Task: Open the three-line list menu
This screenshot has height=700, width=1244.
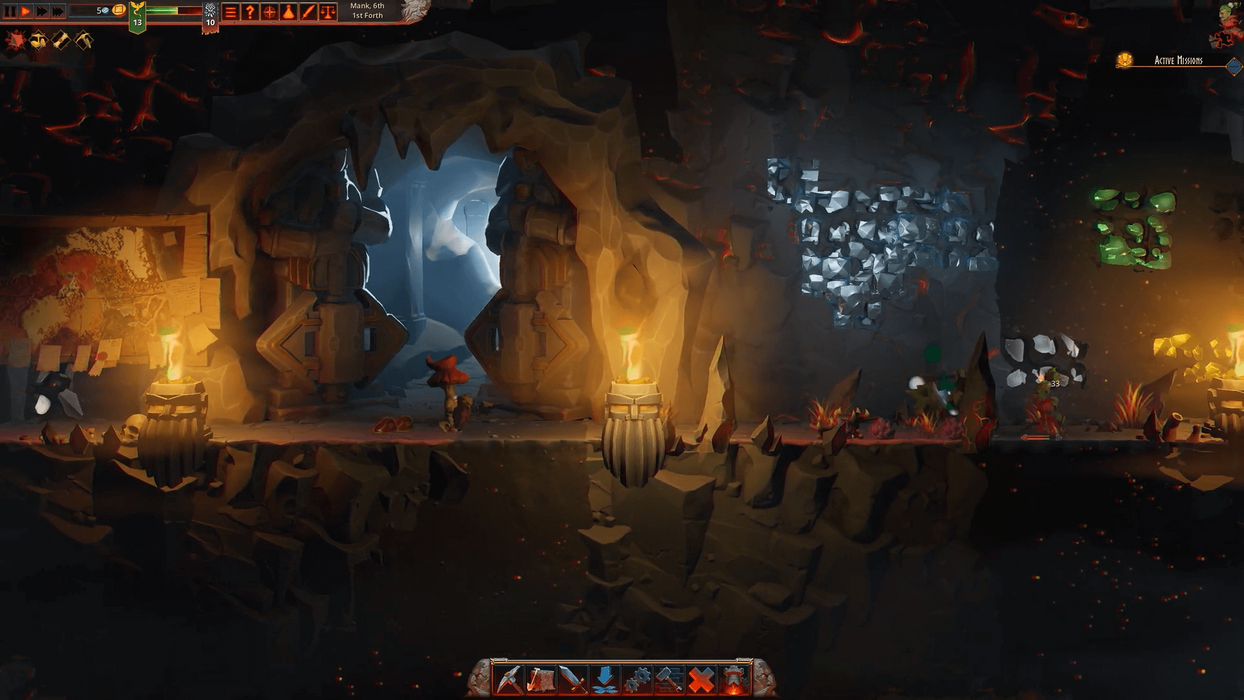Action: (231, 12)
